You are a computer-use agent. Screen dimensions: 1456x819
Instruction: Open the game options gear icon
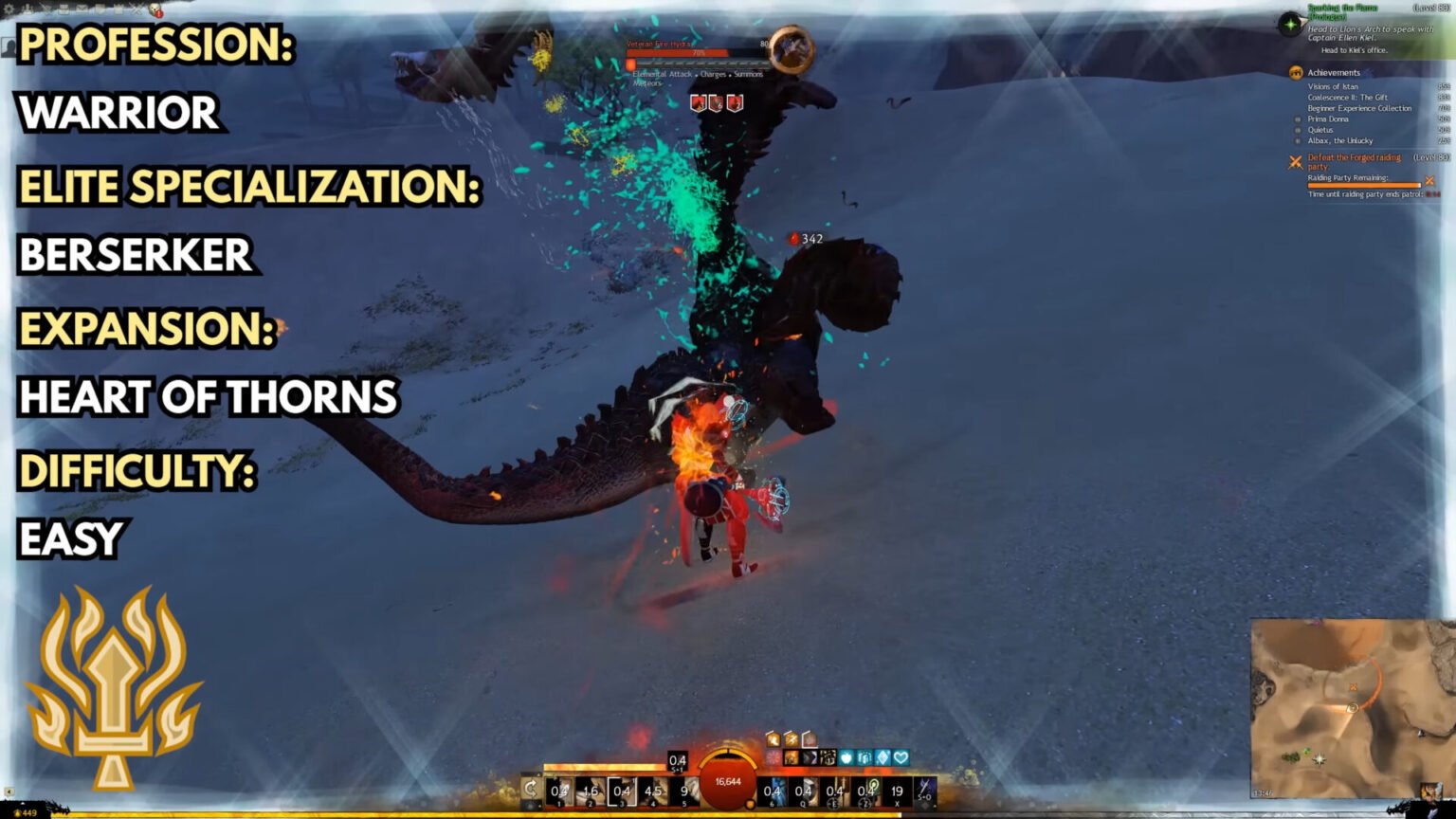(x=9, y=9)
